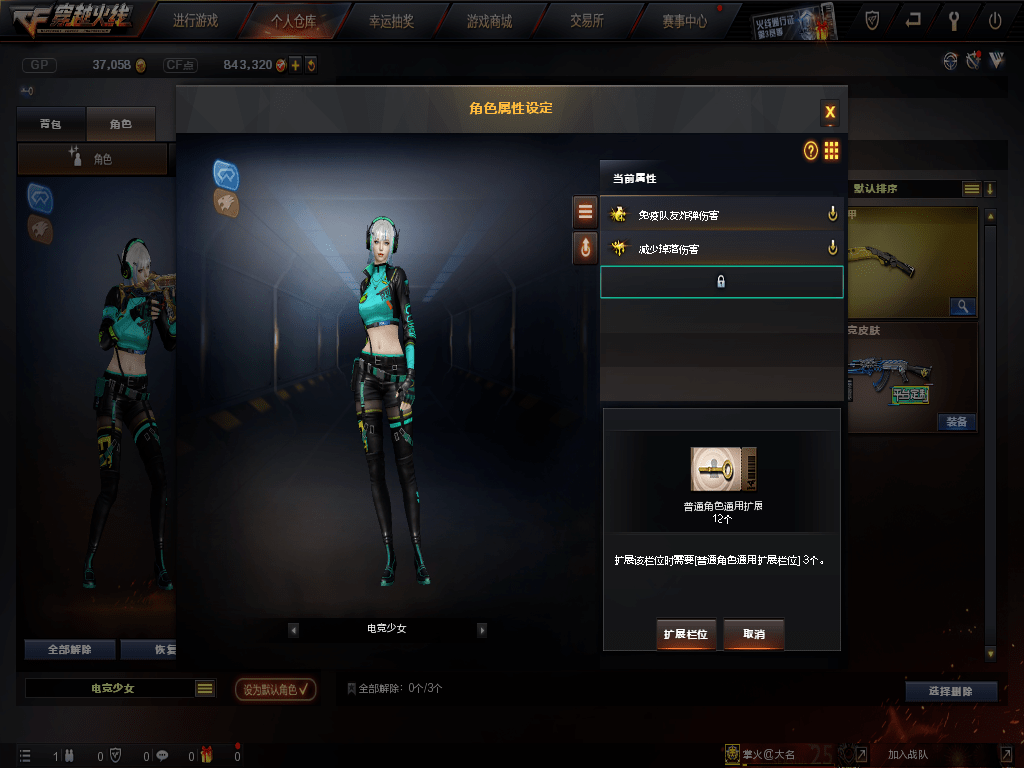
Task: Select the 角色 tab
Action: (121, 124)
